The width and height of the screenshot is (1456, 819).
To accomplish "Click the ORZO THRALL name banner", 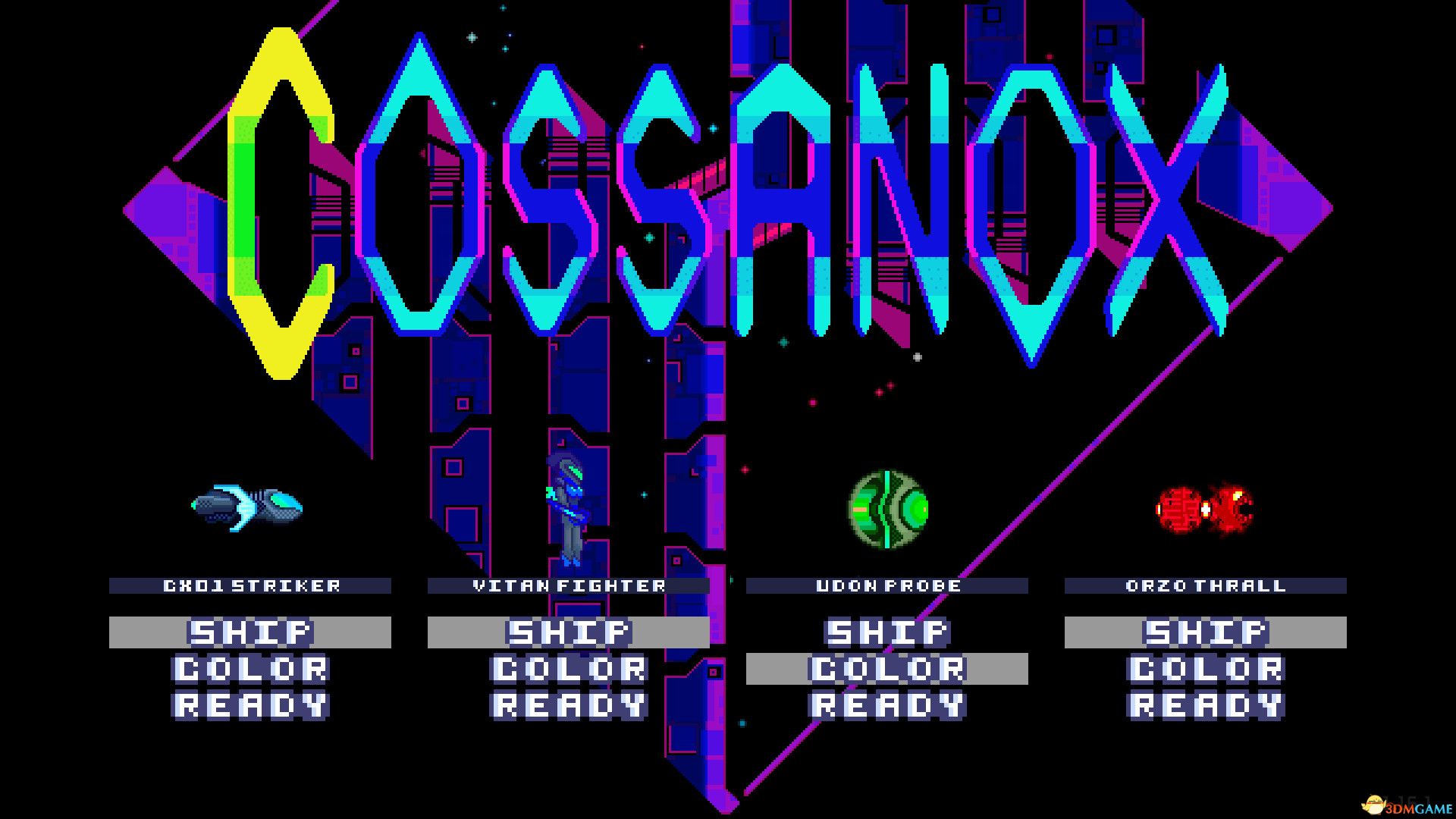I will click(x=1204, y=585).
